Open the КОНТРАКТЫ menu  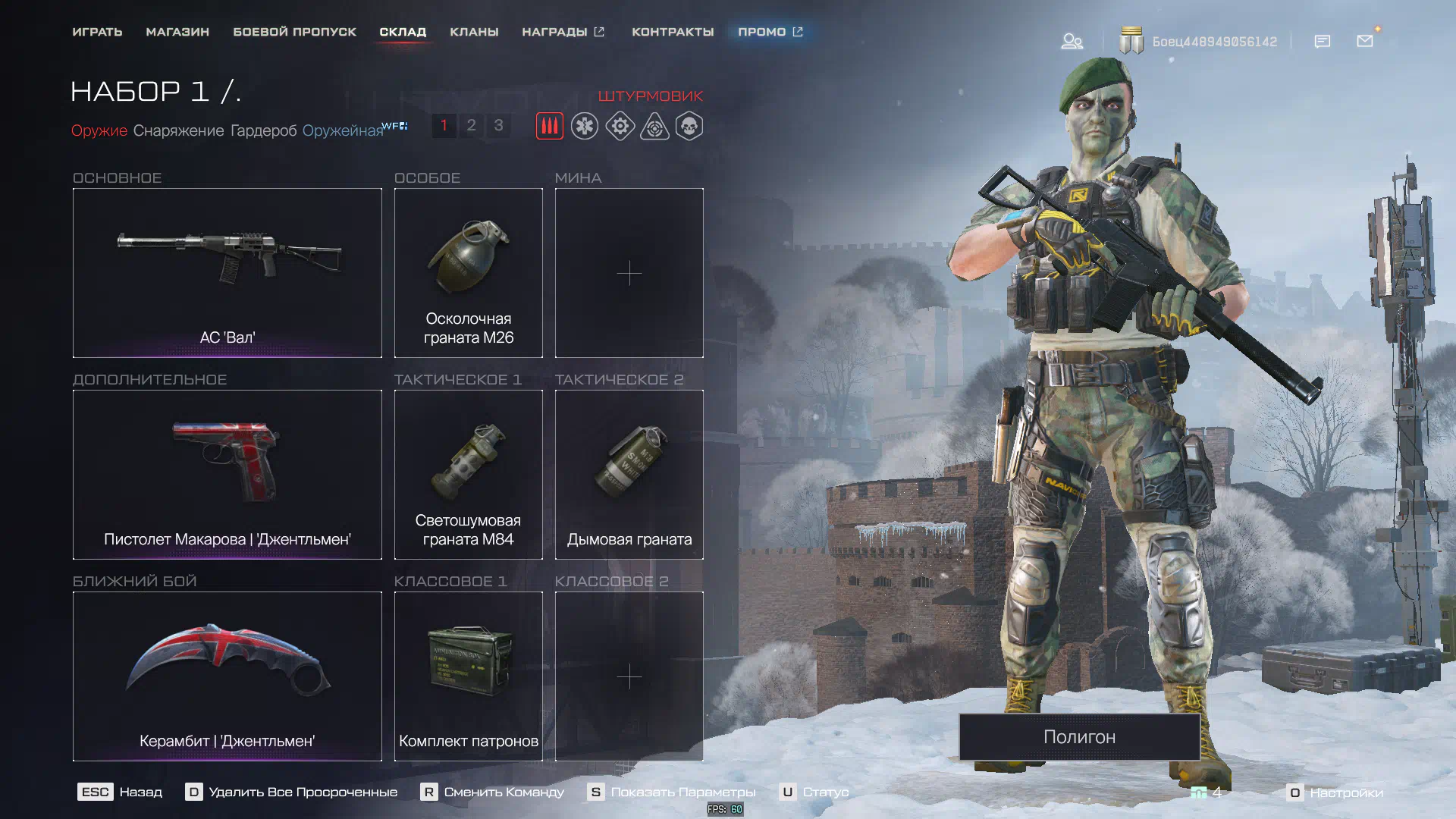[x=673, y=32]
